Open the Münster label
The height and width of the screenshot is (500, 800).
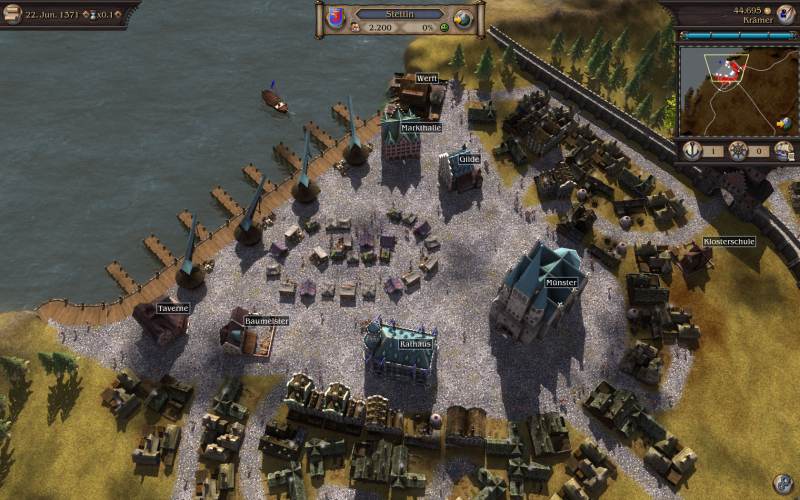[561, 283]
